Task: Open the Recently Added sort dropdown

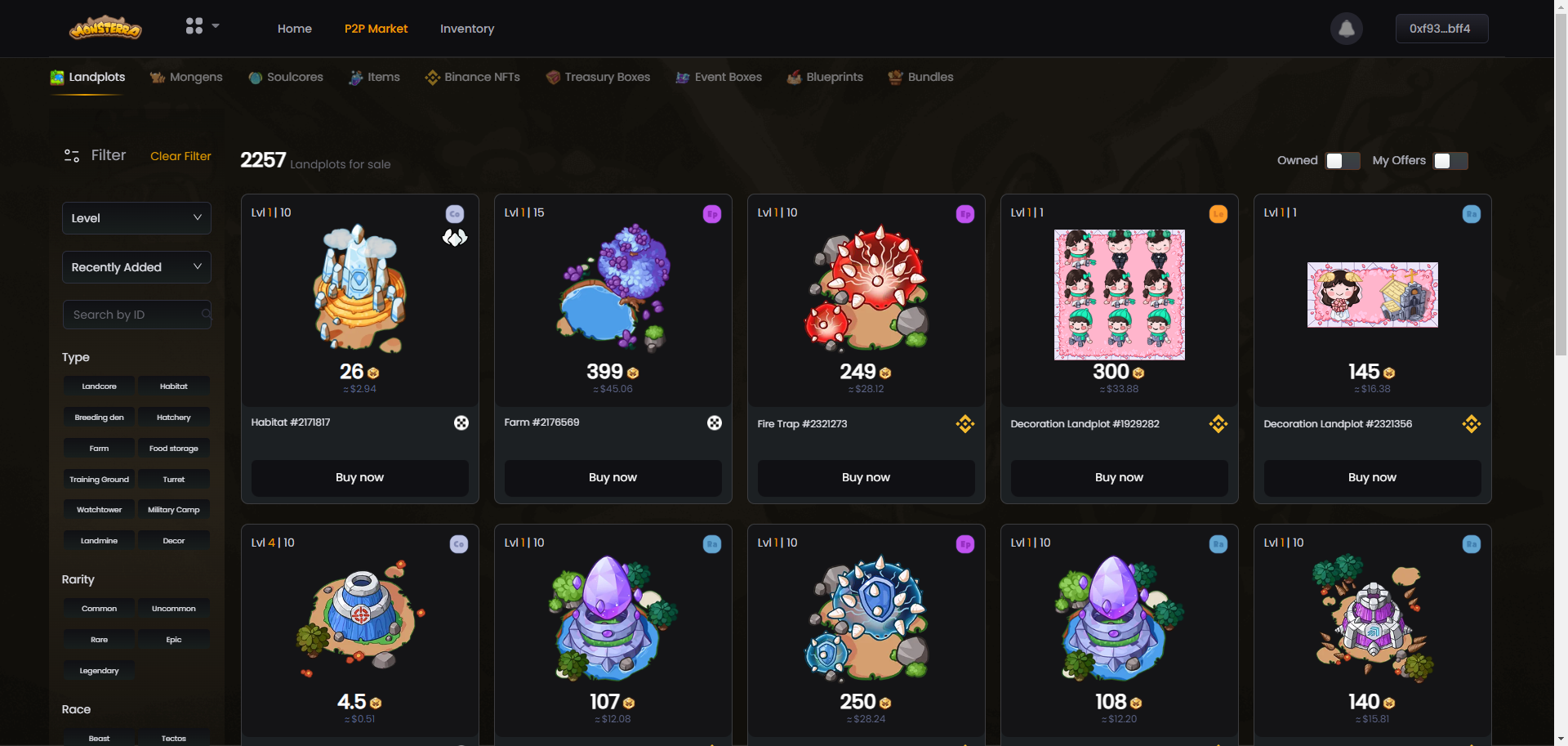Action: pos(136,267)
